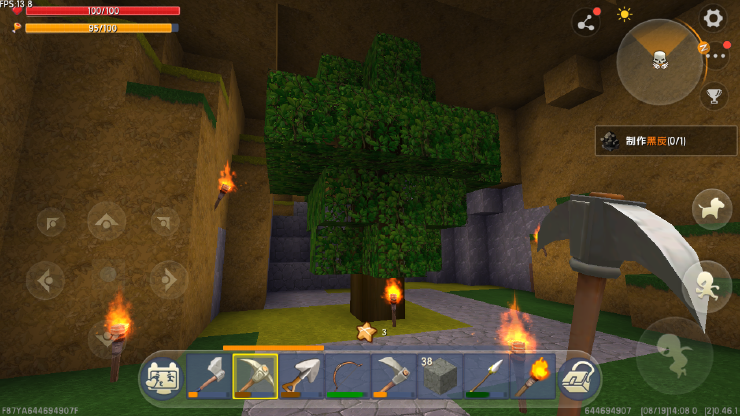Screen dimensions: 740x416
Task: Select the axe hotbar slot
Action: click(208, 376)
